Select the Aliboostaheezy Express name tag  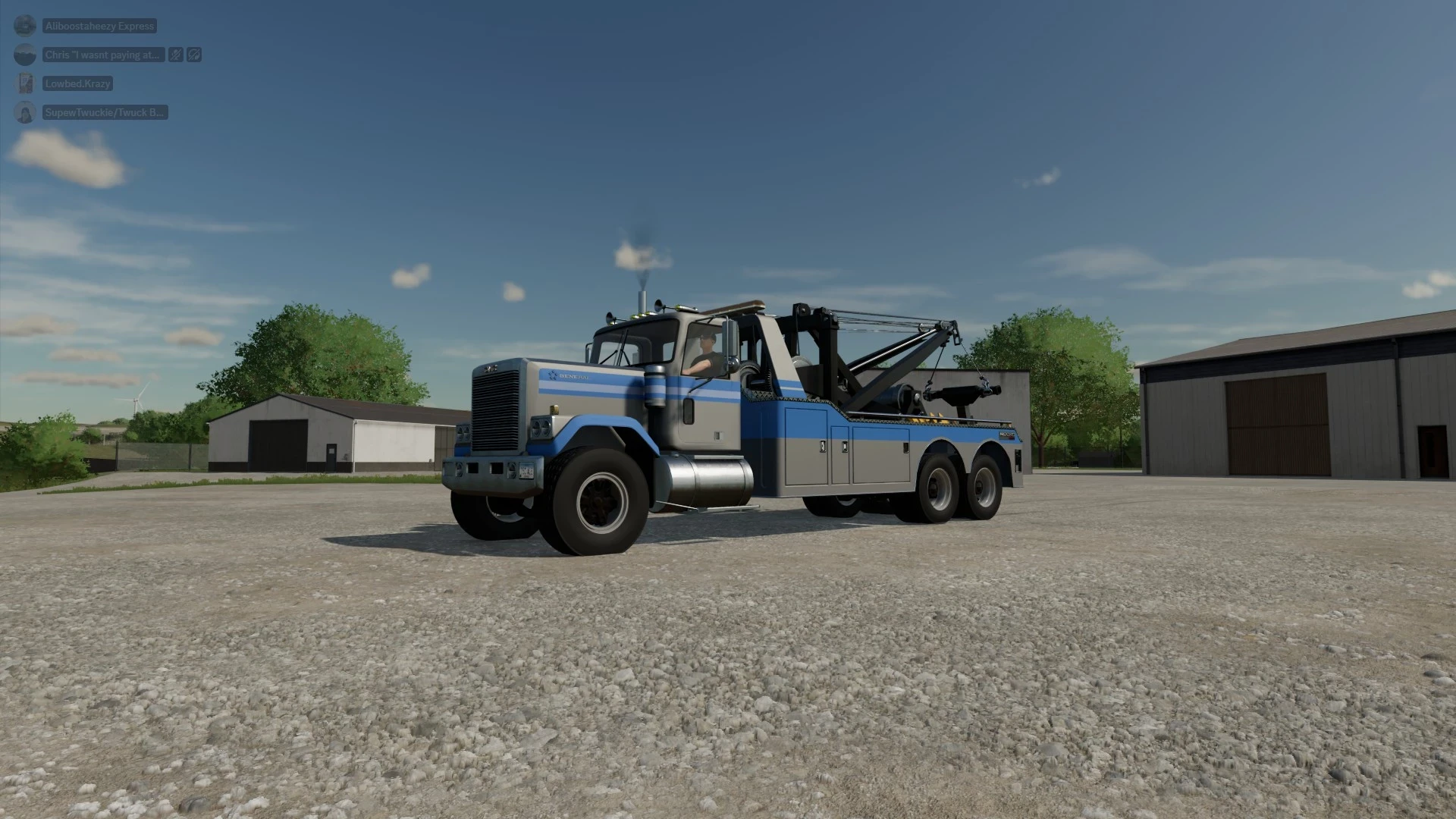click(99, 25)
